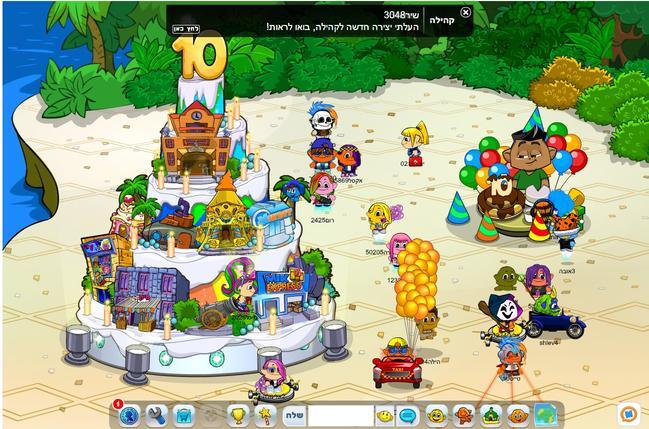Image resolution: width=649 pixels, height=429 pixels.
Task: Focus the chat text input box
Action: [x=339, y=414]
